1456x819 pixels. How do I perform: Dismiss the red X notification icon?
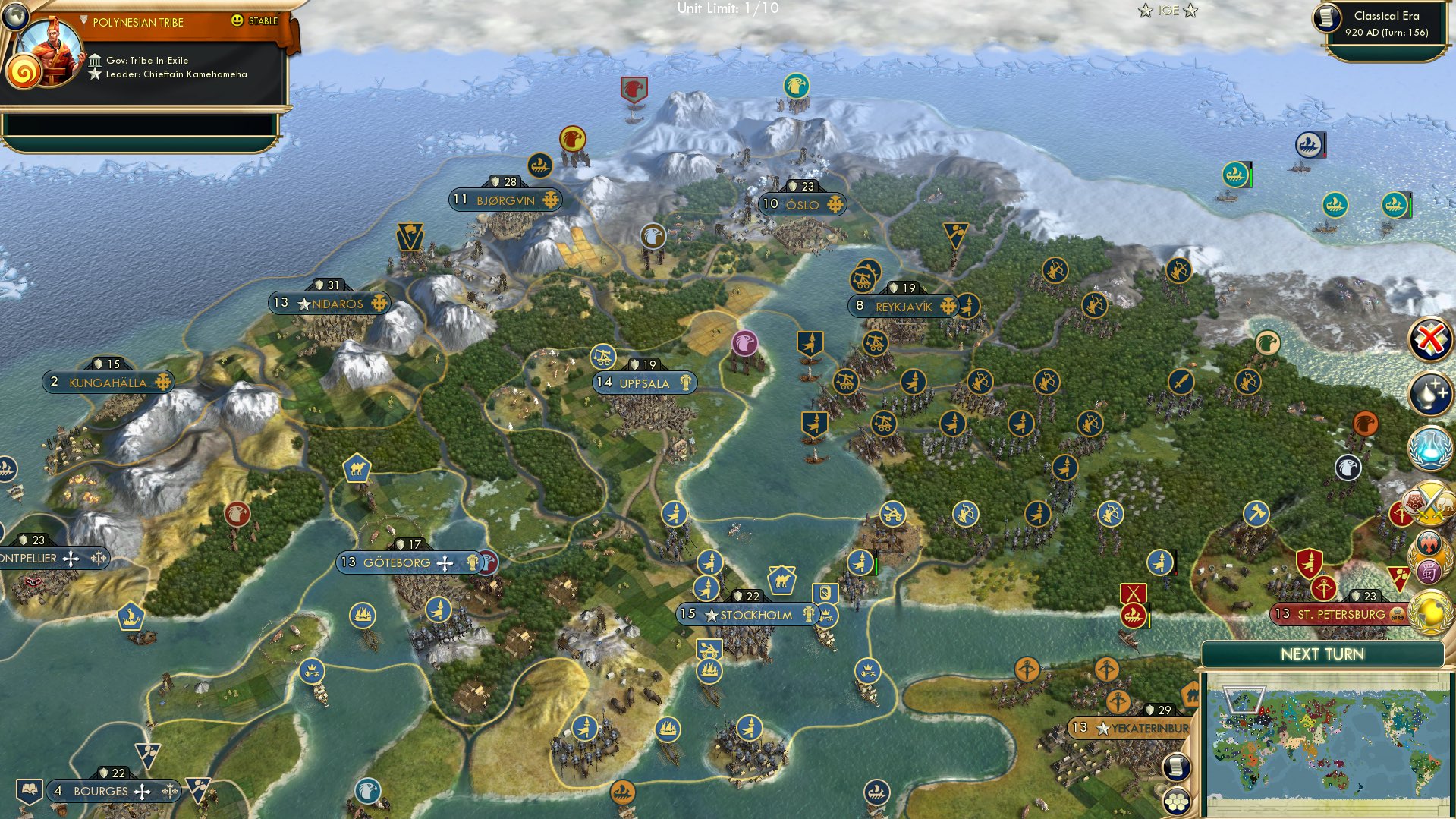click(1428, 338)
